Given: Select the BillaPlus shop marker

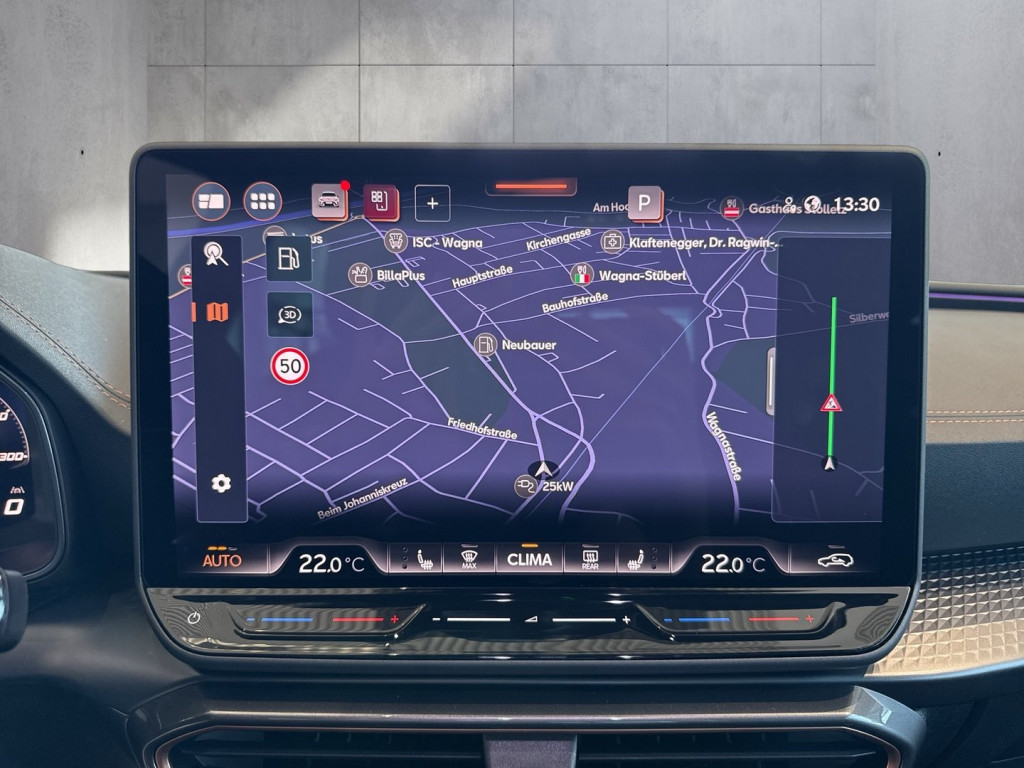Looking at the screenshot, I should 360,274.
